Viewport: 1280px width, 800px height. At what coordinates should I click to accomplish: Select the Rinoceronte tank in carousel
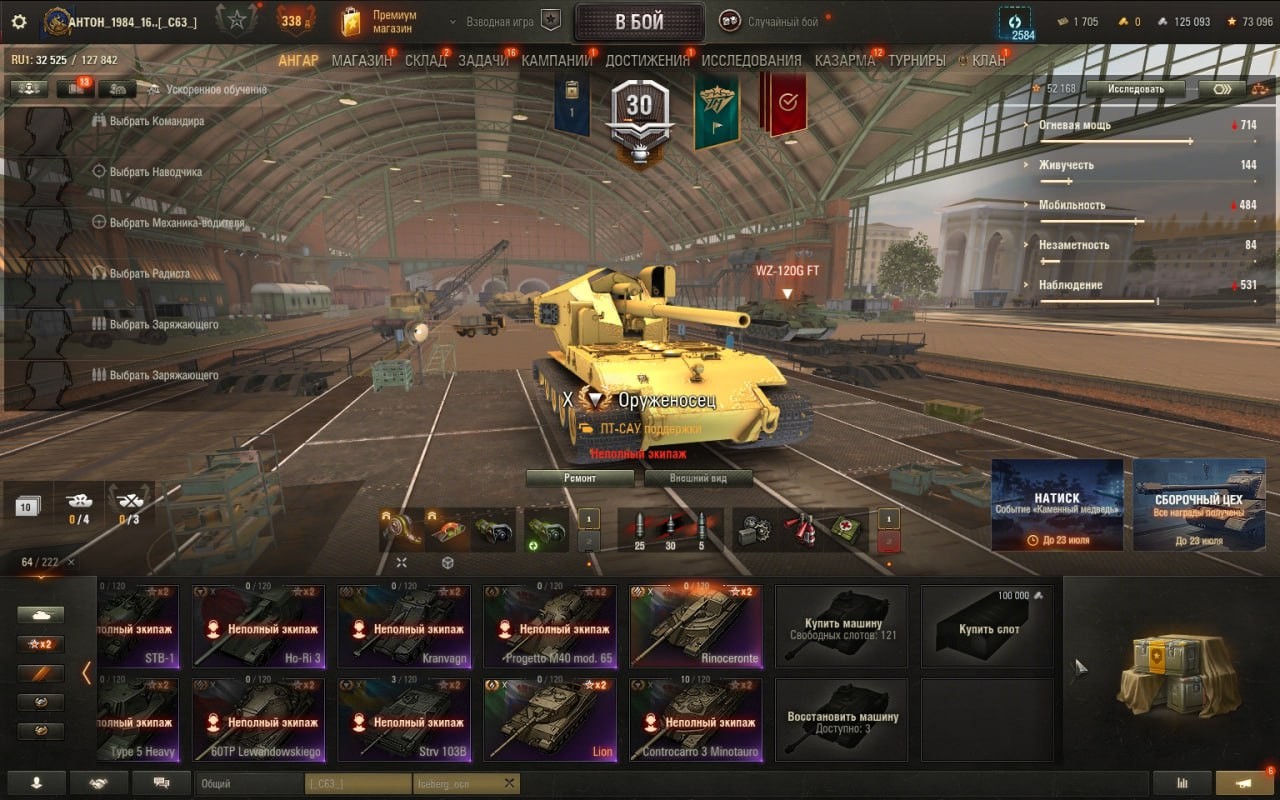click(696, 627)
